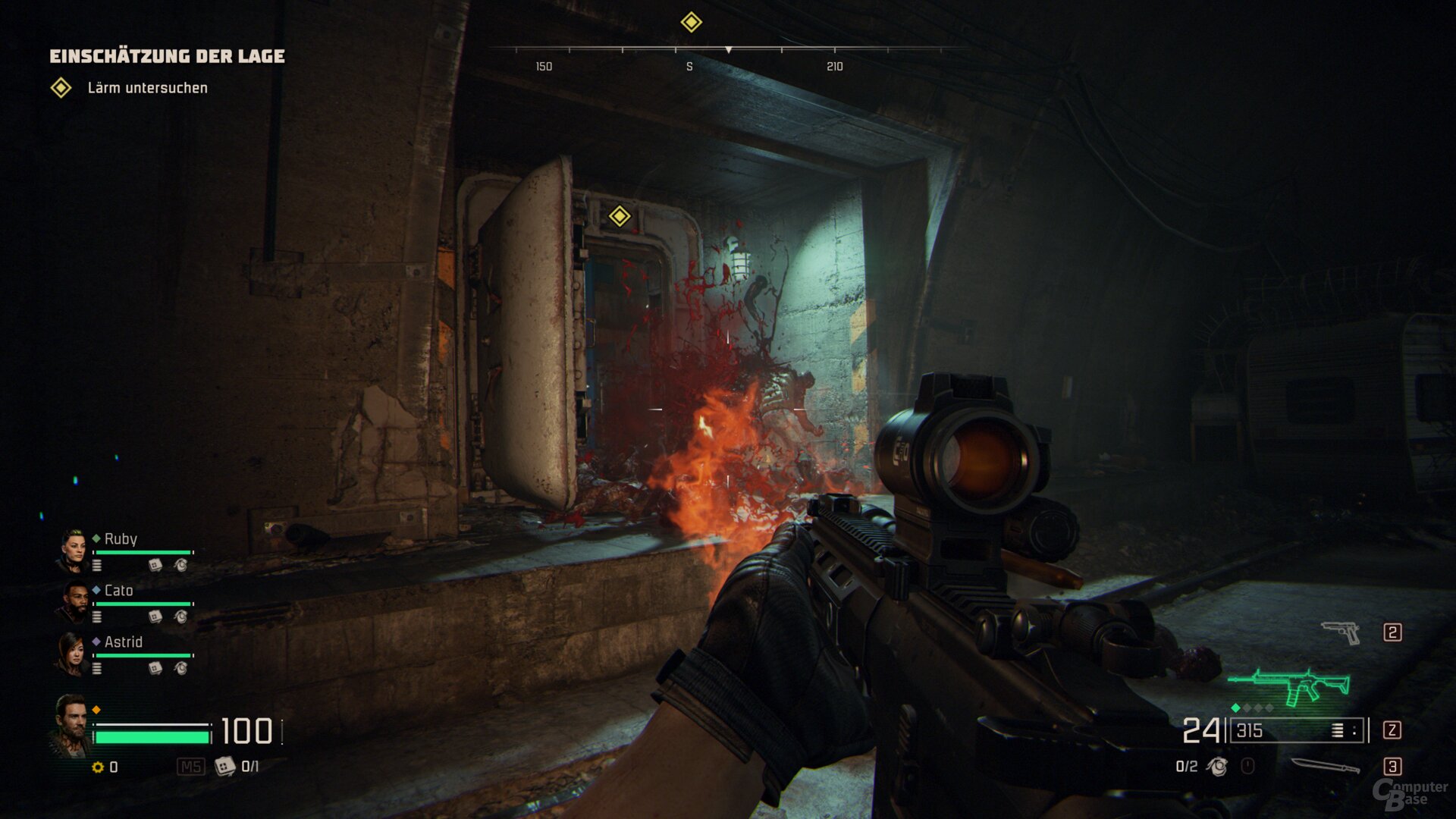
Task: Switch to the pistol sidearm icon
Action: click(1341, 632)
